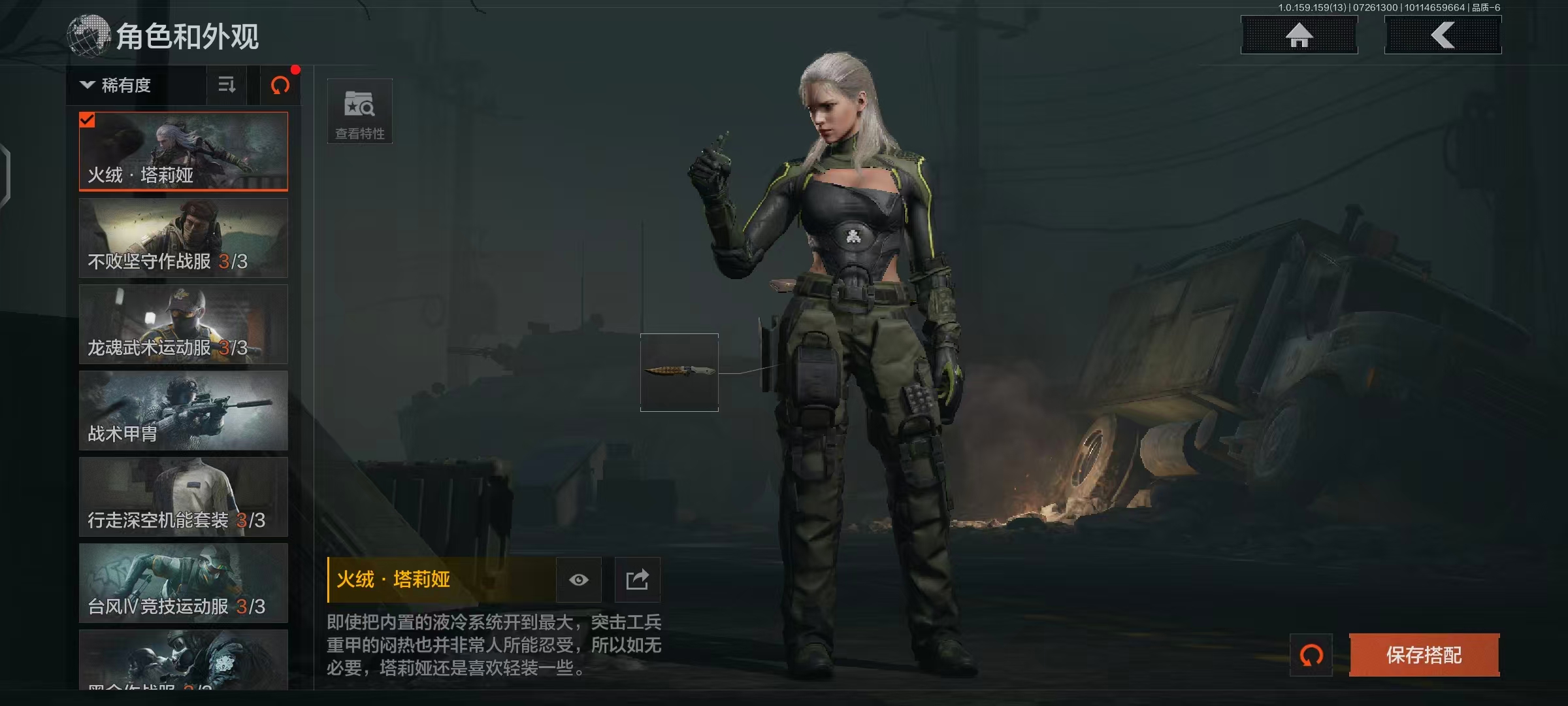
Task: Toggle the sort order icon
Action: (x=227, y=85)
